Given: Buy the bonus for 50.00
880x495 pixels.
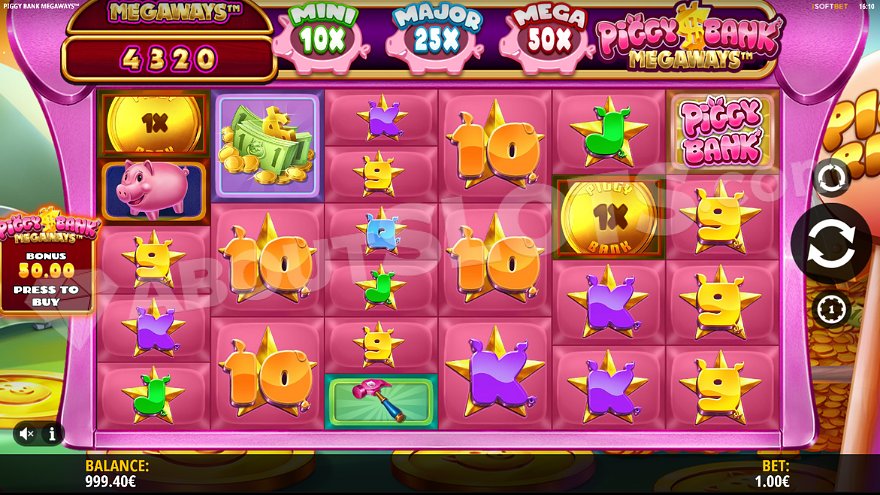Looking at the screenshot, I should pos(47,262).
